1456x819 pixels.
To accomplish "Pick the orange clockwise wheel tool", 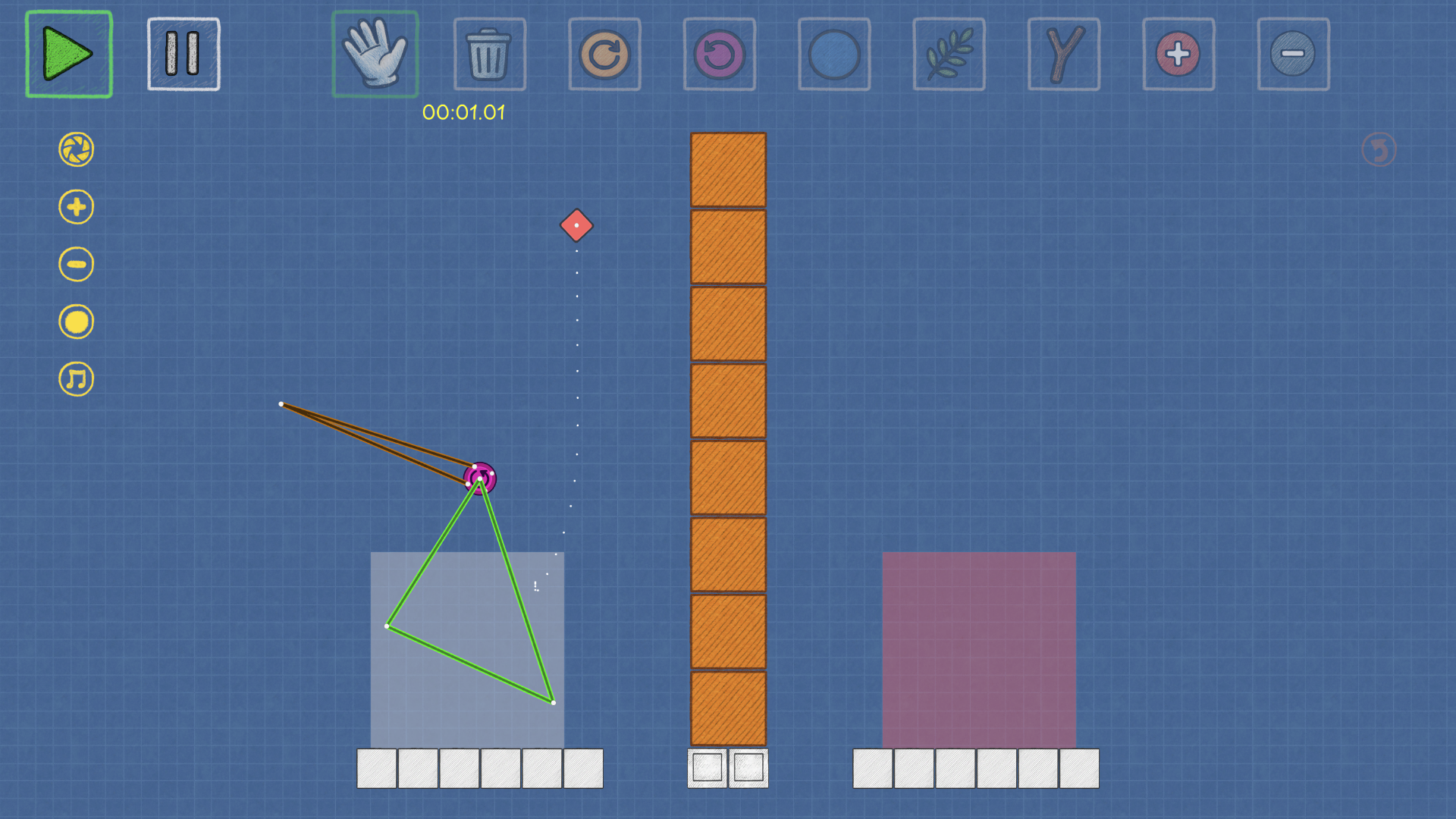I will click(604, 53).
